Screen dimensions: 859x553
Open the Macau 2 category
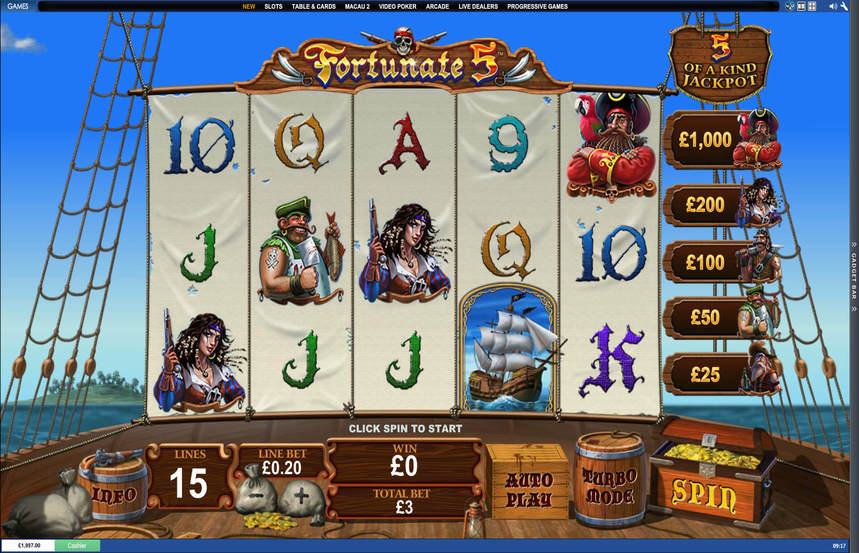[357, 6]
